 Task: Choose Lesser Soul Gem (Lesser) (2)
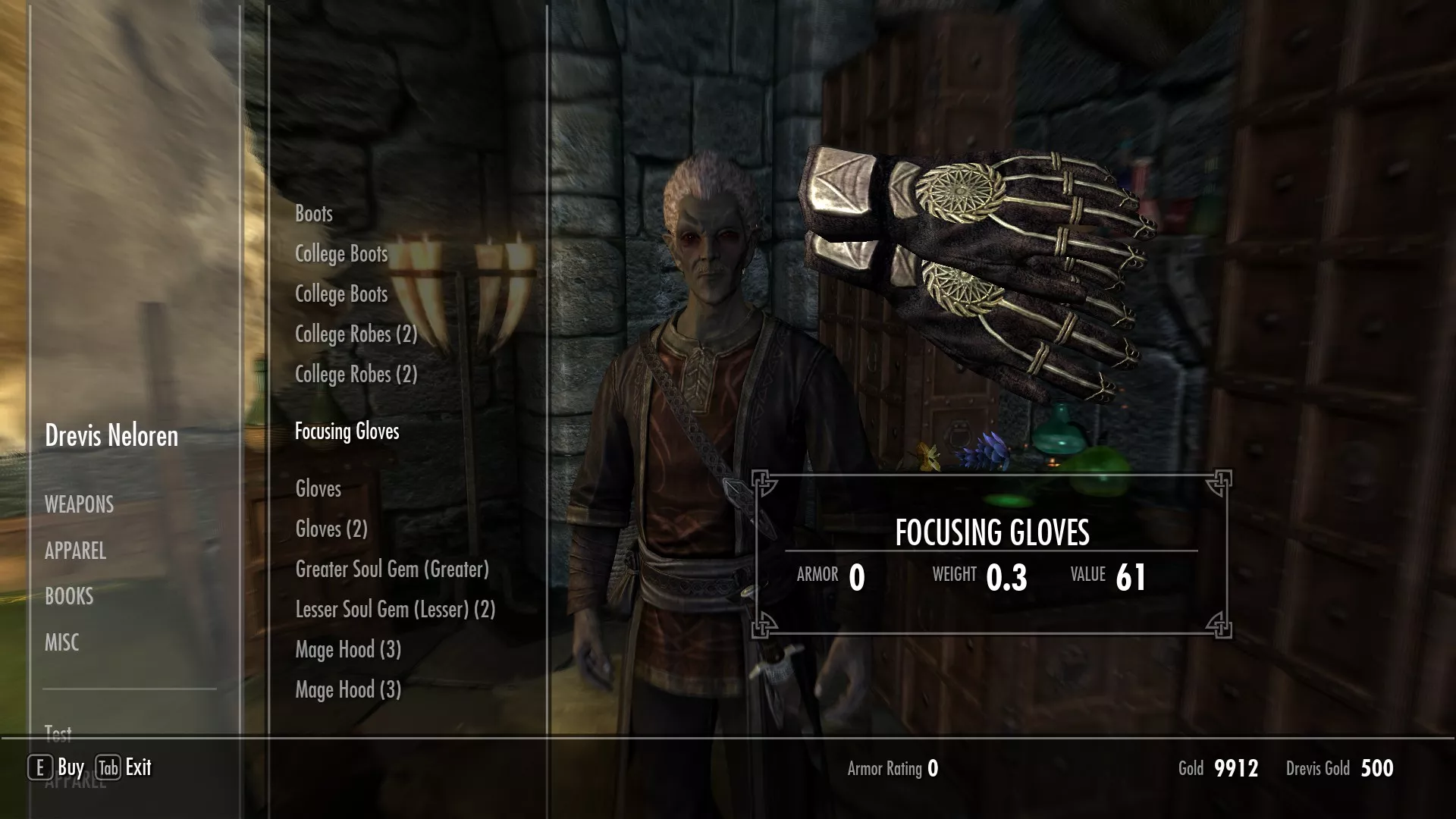point(395,610)
